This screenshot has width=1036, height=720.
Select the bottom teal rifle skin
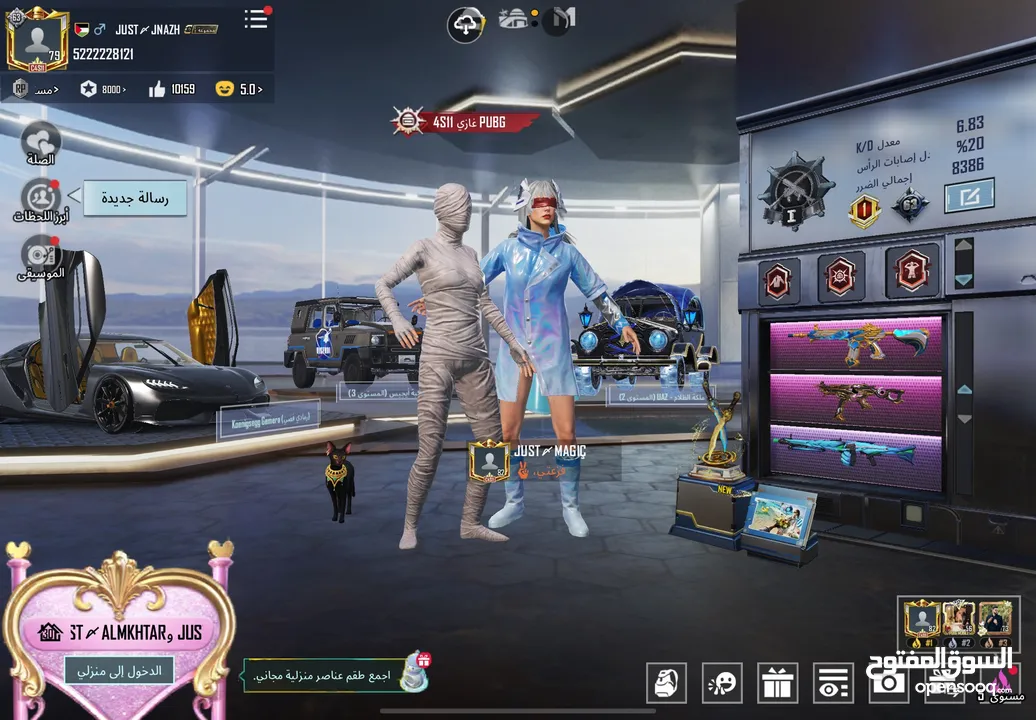855,452
